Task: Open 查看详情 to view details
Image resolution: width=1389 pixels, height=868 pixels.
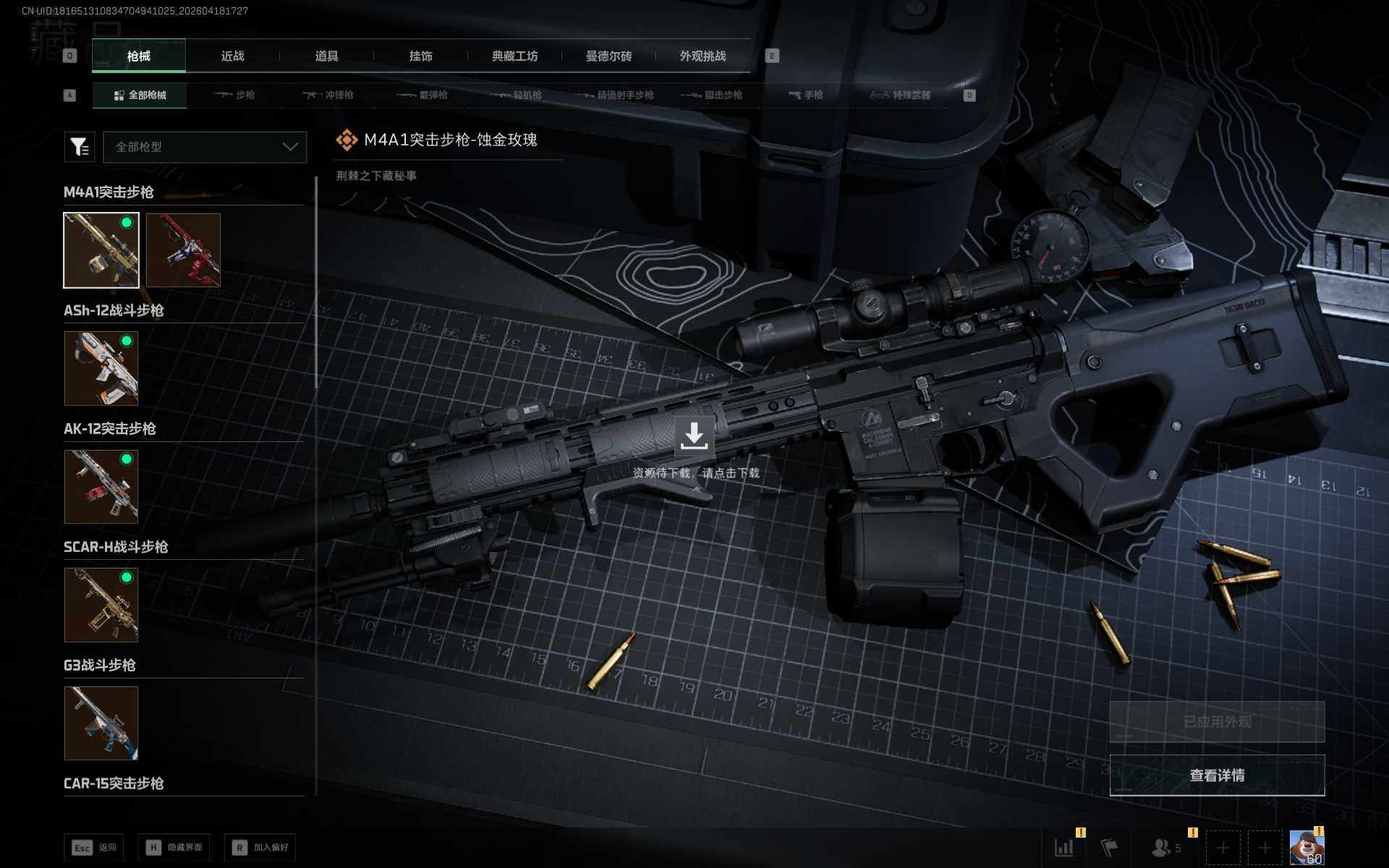Action: pos(1217,775)
